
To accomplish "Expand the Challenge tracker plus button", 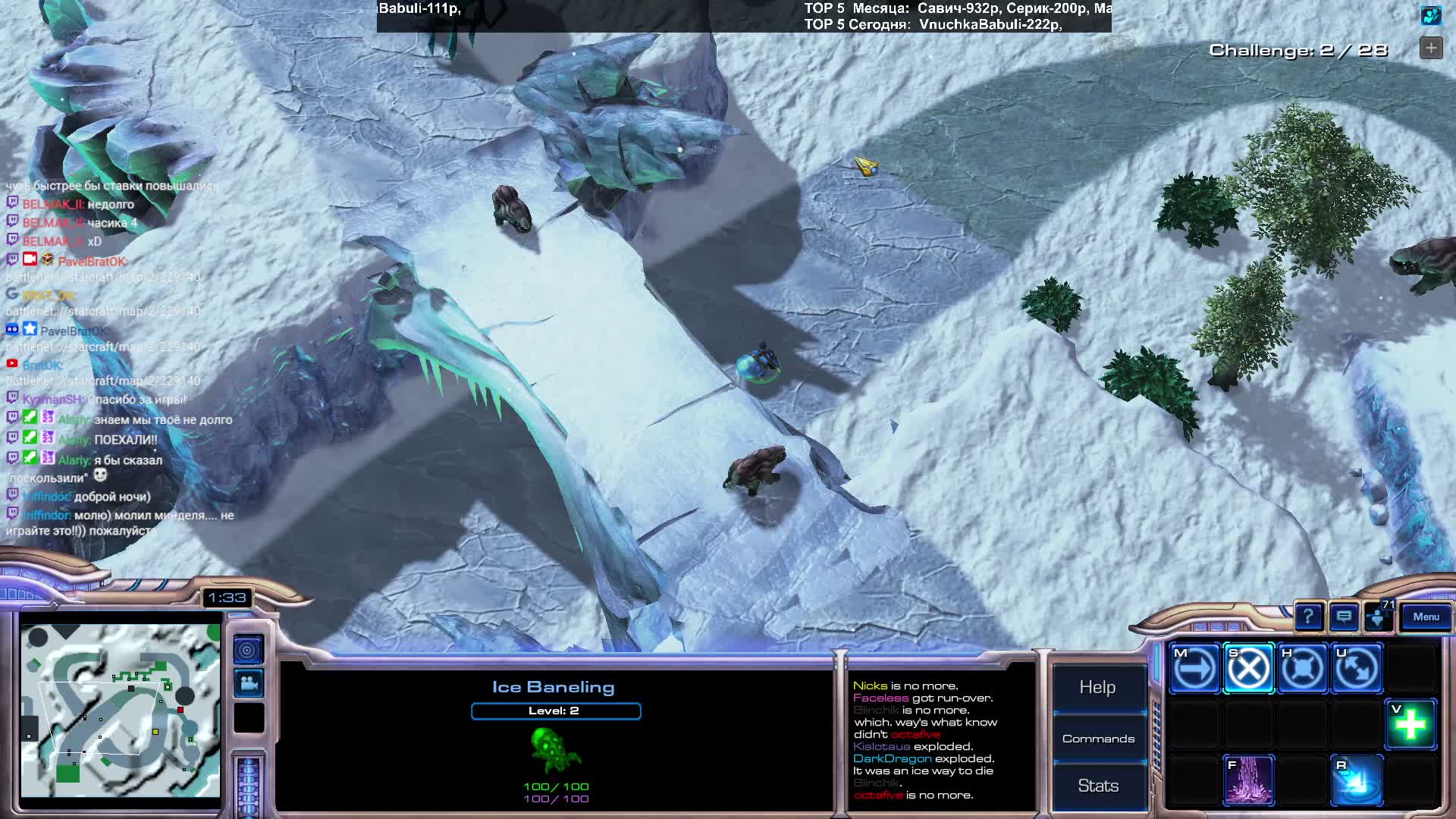I will click(x=1431, y=49).
